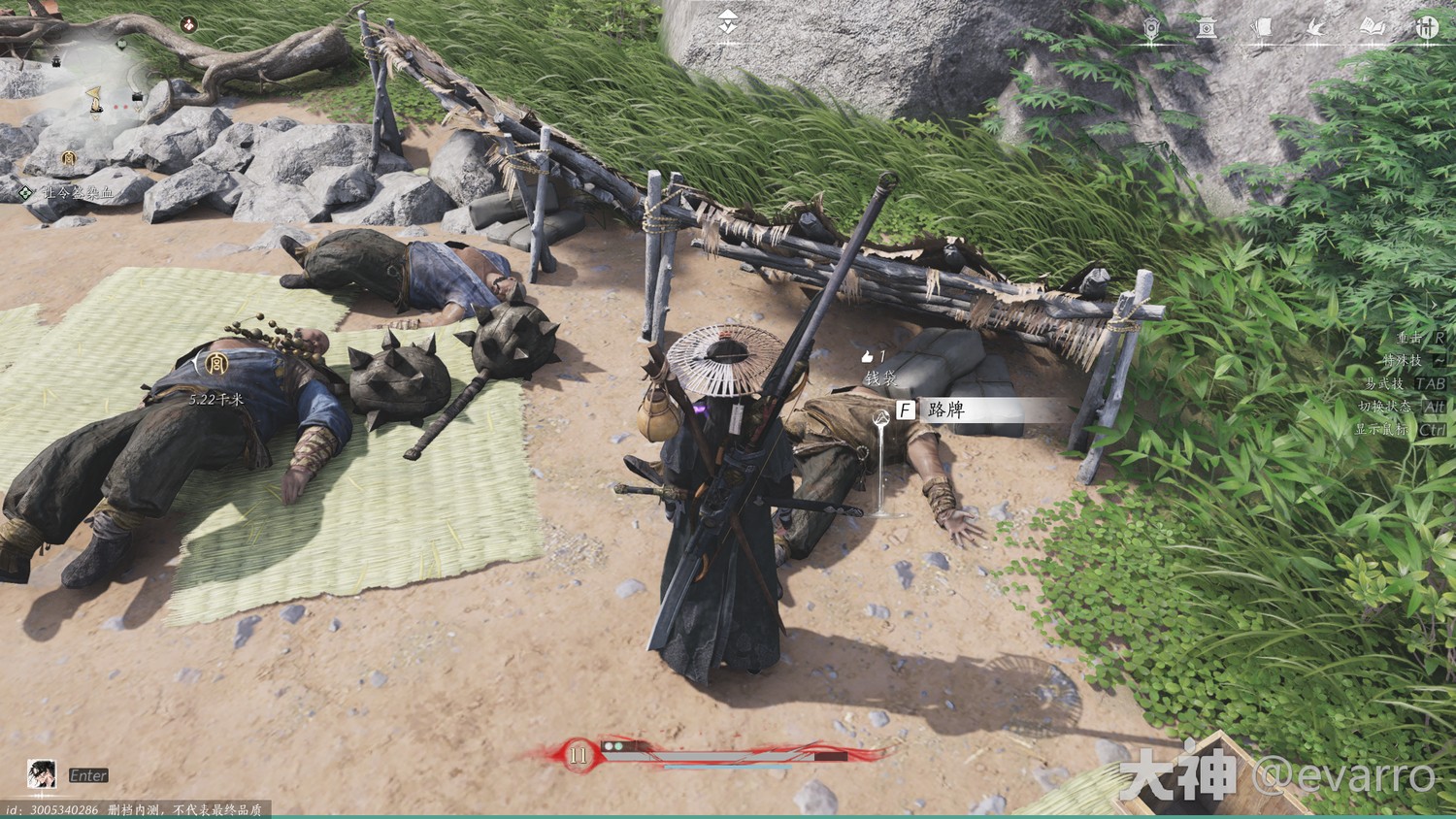Open the pagoda shrine menu icon
This screenshot has width=1456, height=819.
point(1207,28)
